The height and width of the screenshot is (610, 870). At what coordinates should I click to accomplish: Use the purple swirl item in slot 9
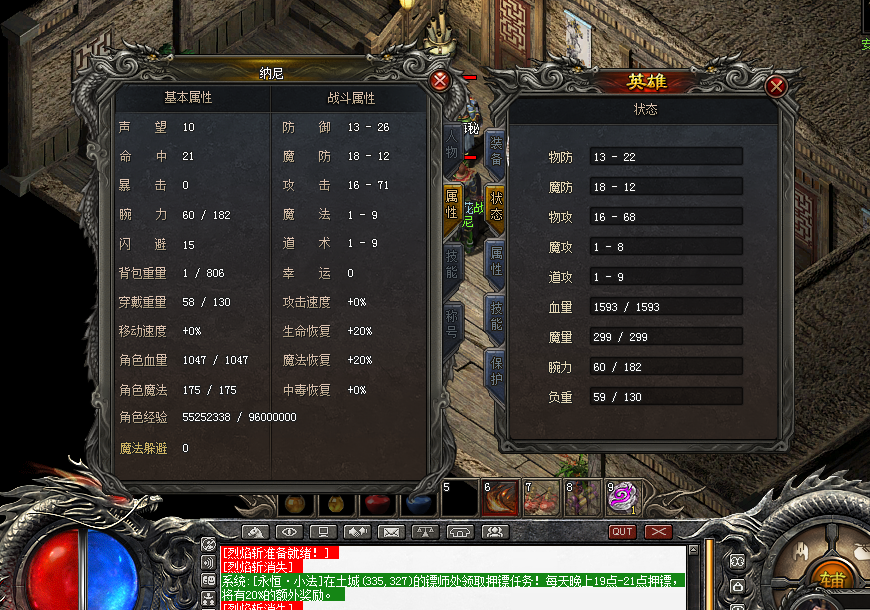(x=622, y=496)
